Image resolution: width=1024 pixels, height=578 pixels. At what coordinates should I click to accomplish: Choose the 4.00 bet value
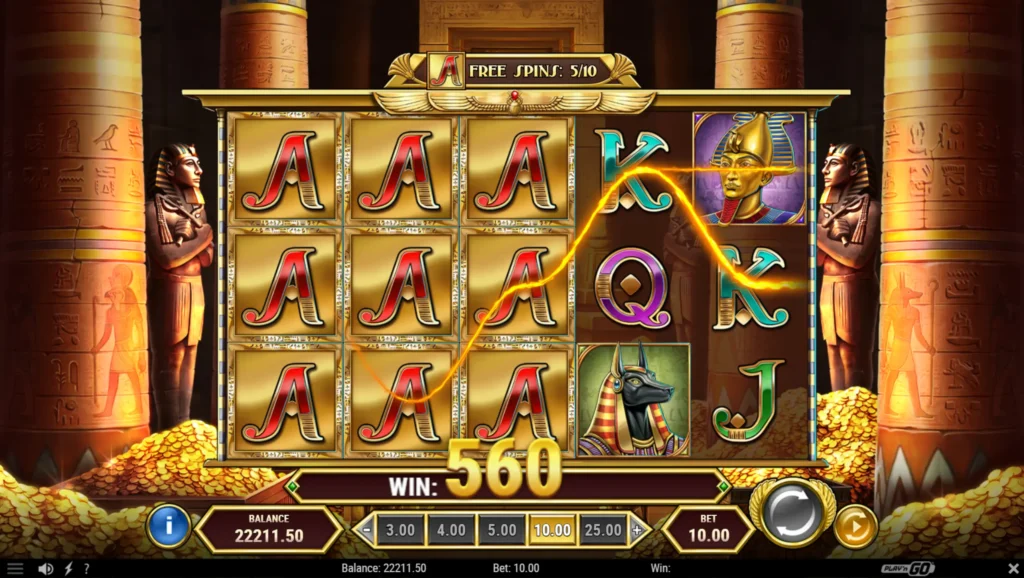point(451,529)
